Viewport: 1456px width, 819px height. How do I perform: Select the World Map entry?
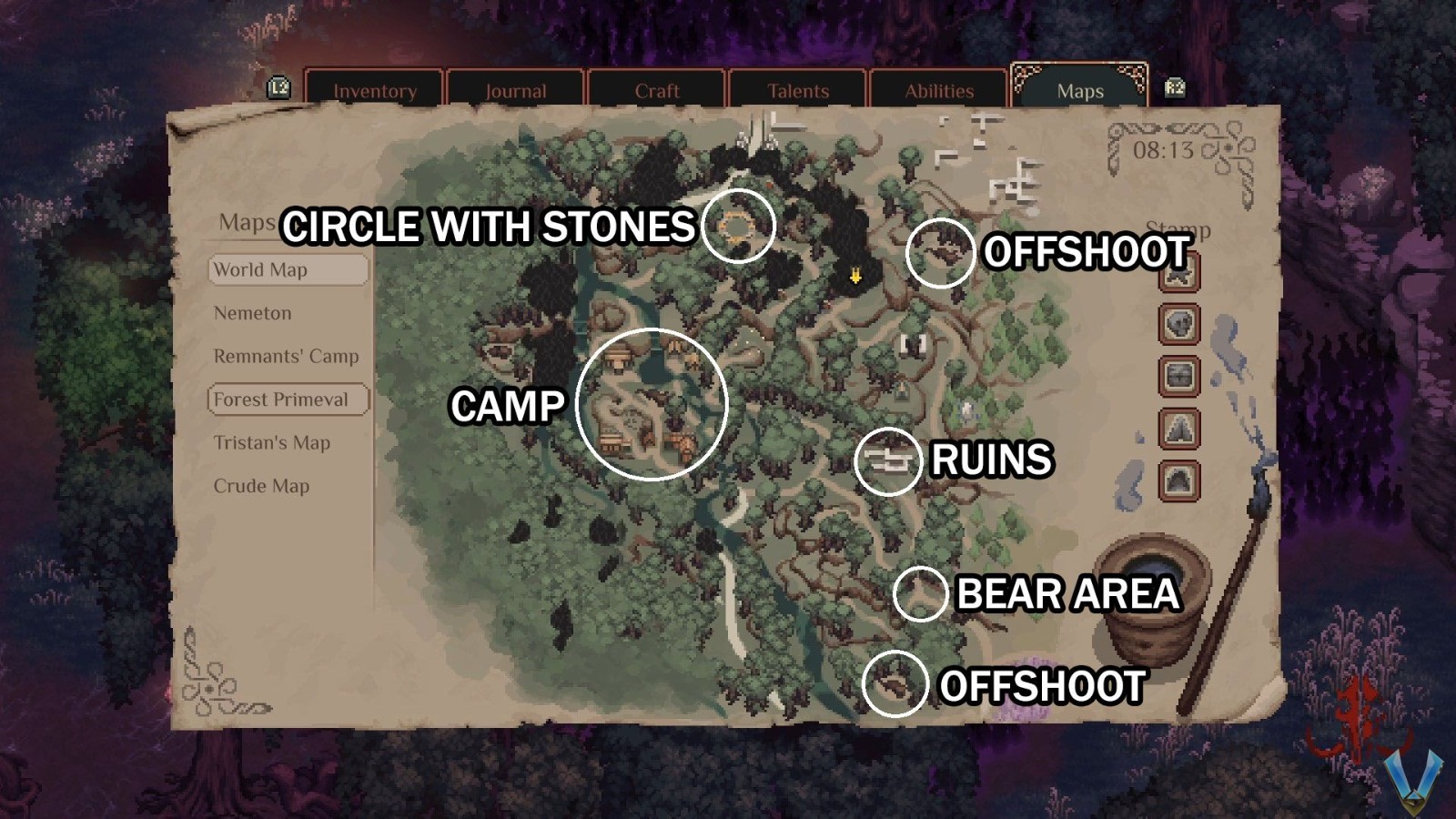click(x=288, y=269)
